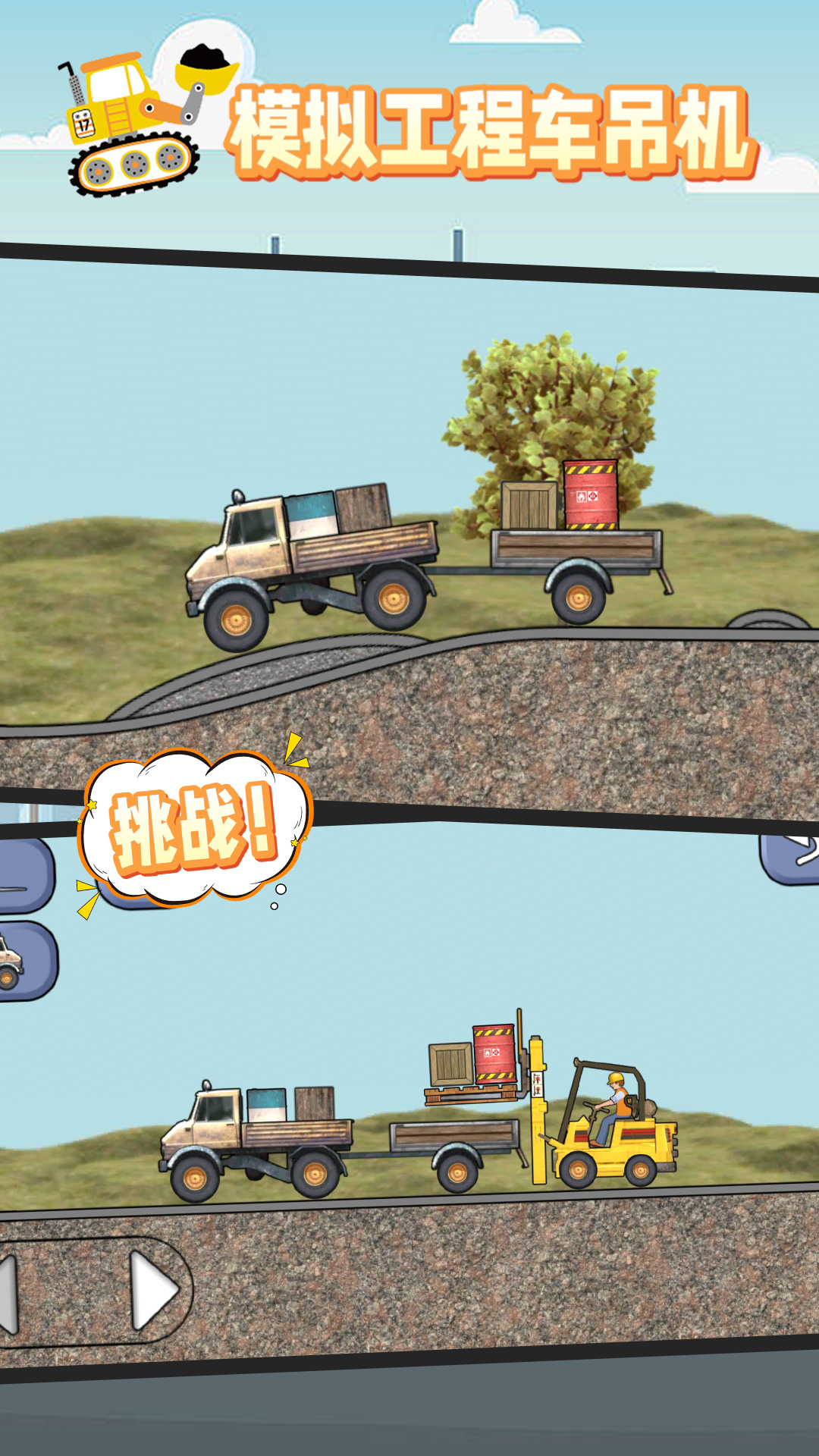819x1456 pixels.
Task: Select the truck icon button
Action: pos(23,962)
